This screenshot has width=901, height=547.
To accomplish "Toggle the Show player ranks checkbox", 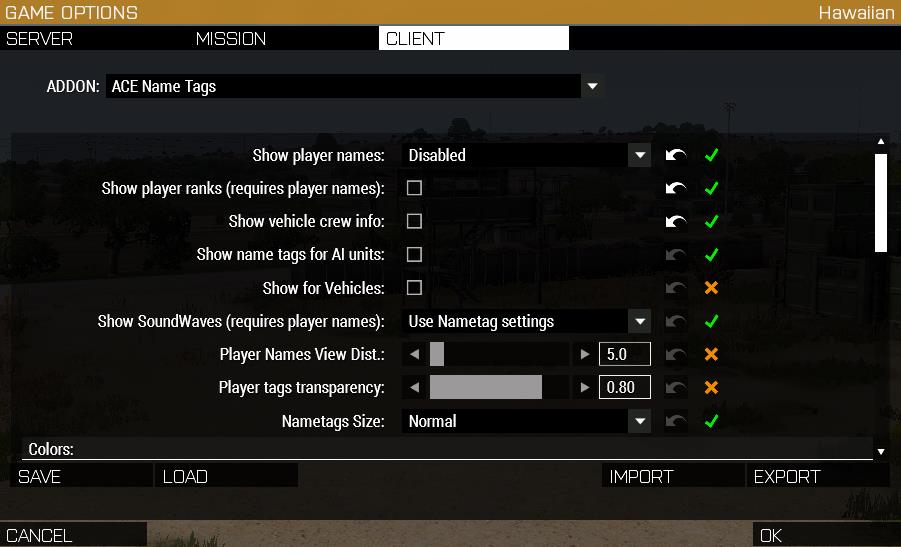I will [414, 188].
